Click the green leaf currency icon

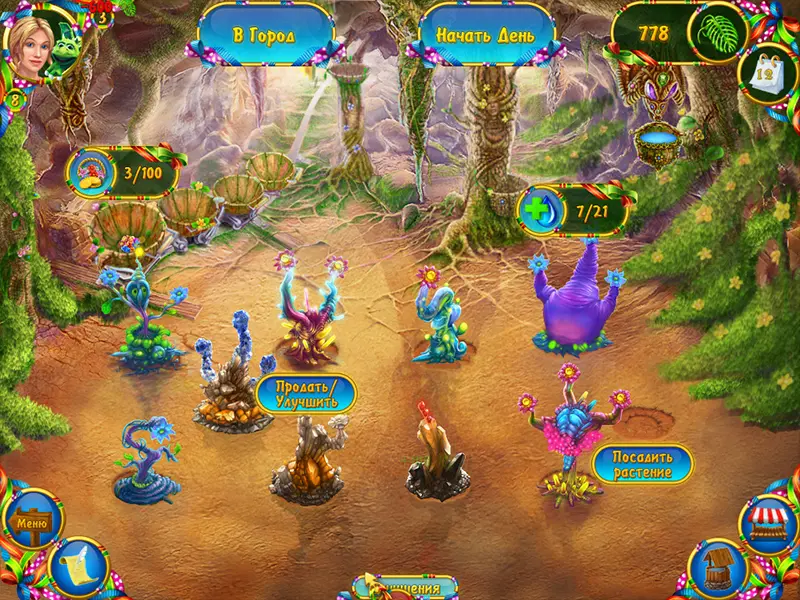coord(719,33)
